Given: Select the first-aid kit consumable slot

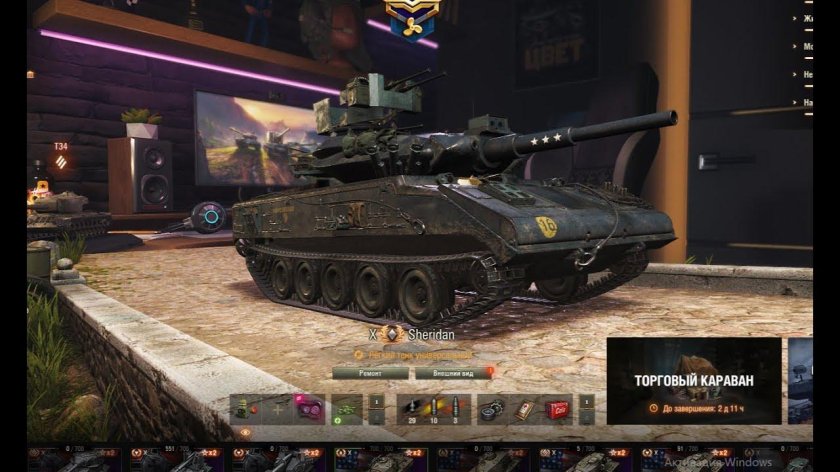Looking at the screenshot, I should (526, 409).
